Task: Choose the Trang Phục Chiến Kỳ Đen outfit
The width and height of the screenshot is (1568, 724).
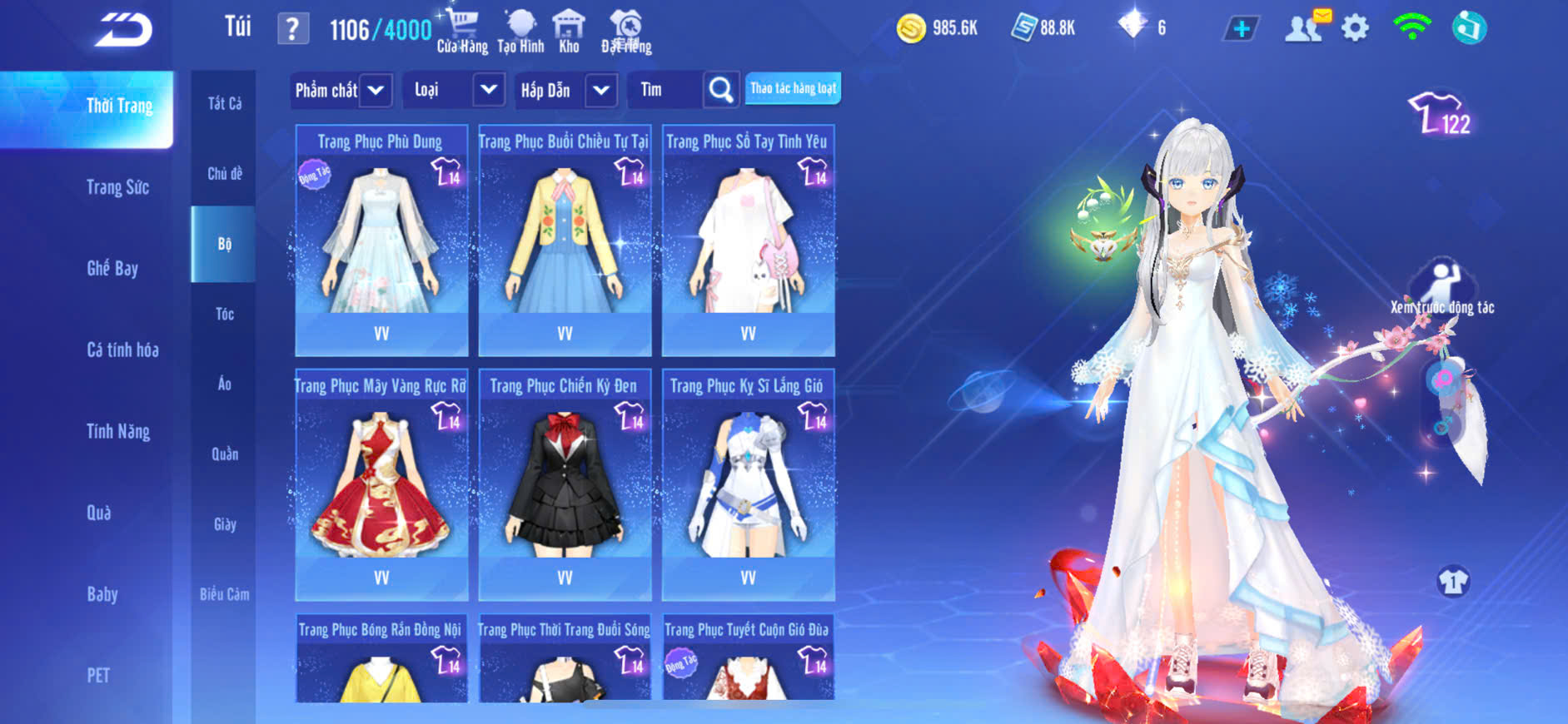Action: click(x=565, y=483)
